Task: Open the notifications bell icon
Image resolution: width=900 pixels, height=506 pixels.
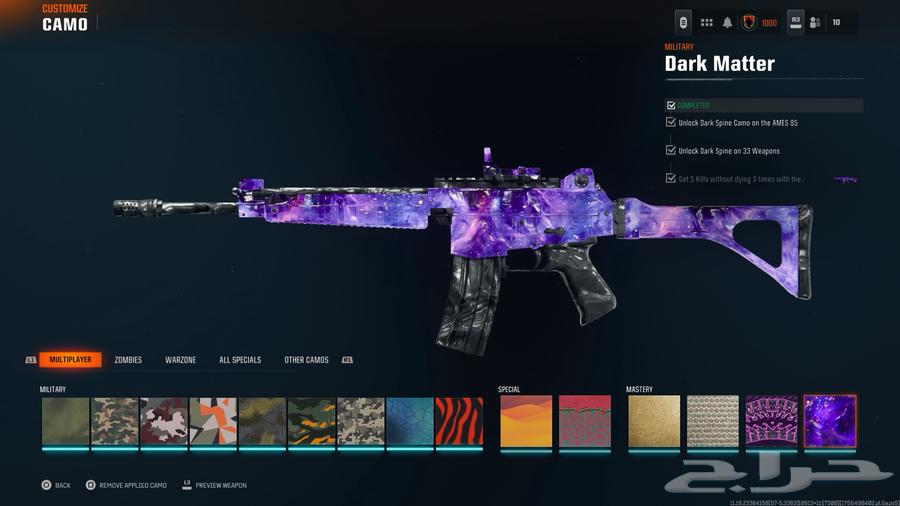Action: click(728, 22)
